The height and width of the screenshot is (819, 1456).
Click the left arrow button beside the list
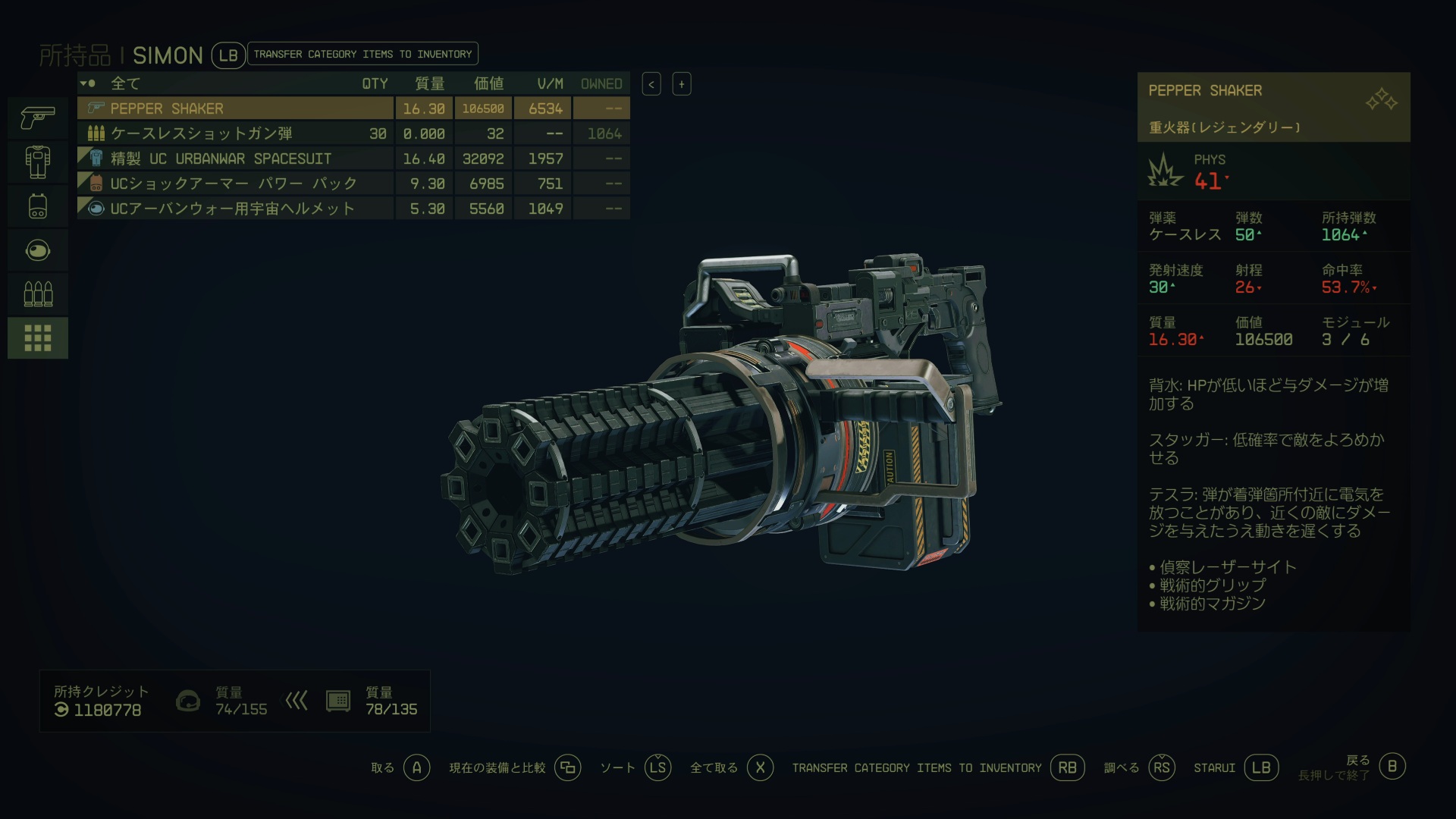[x=651, y=84]
